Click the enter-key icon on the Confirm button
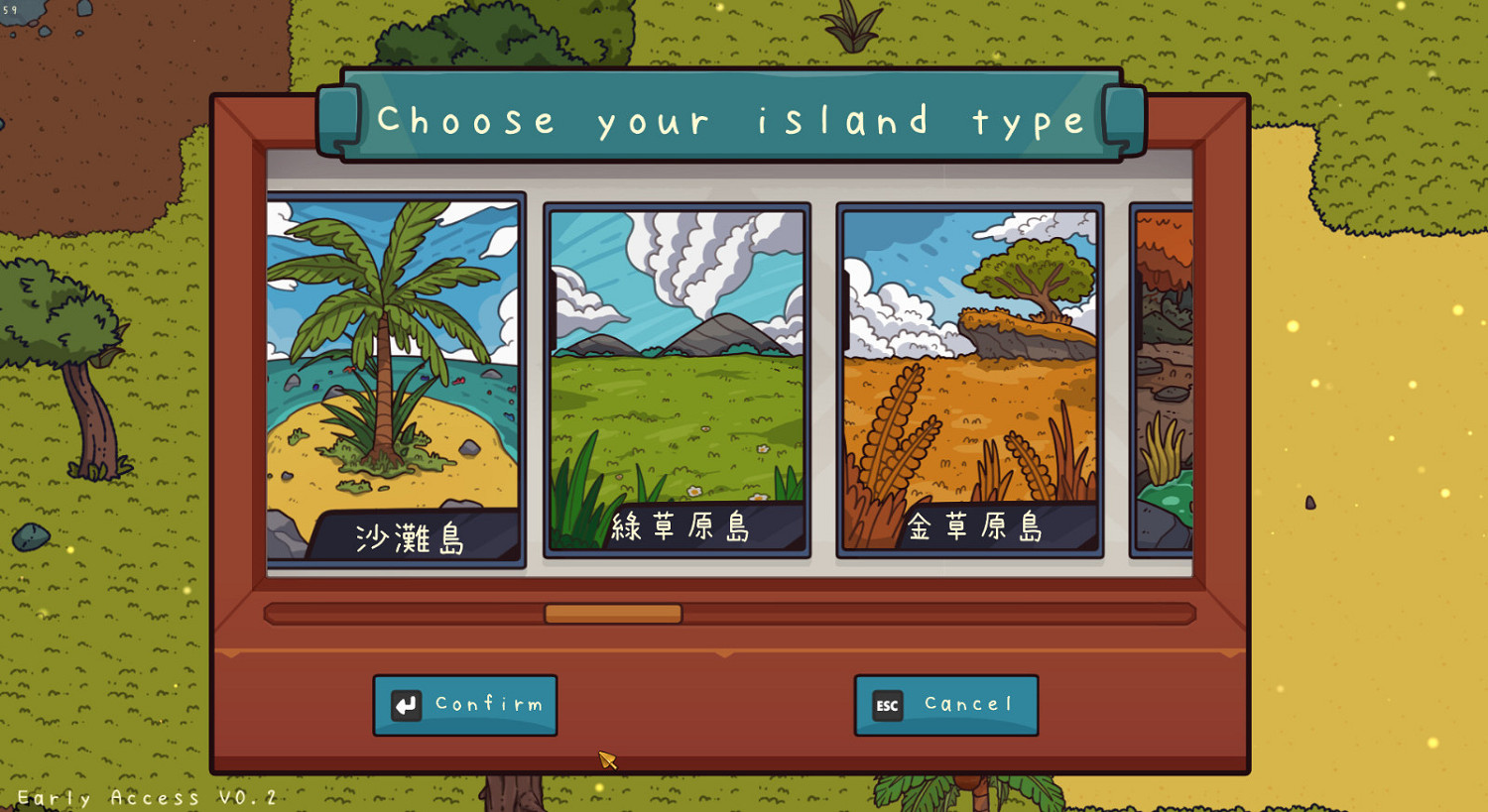The height and width of the screenshot is (812, 1488). (407, 704)
